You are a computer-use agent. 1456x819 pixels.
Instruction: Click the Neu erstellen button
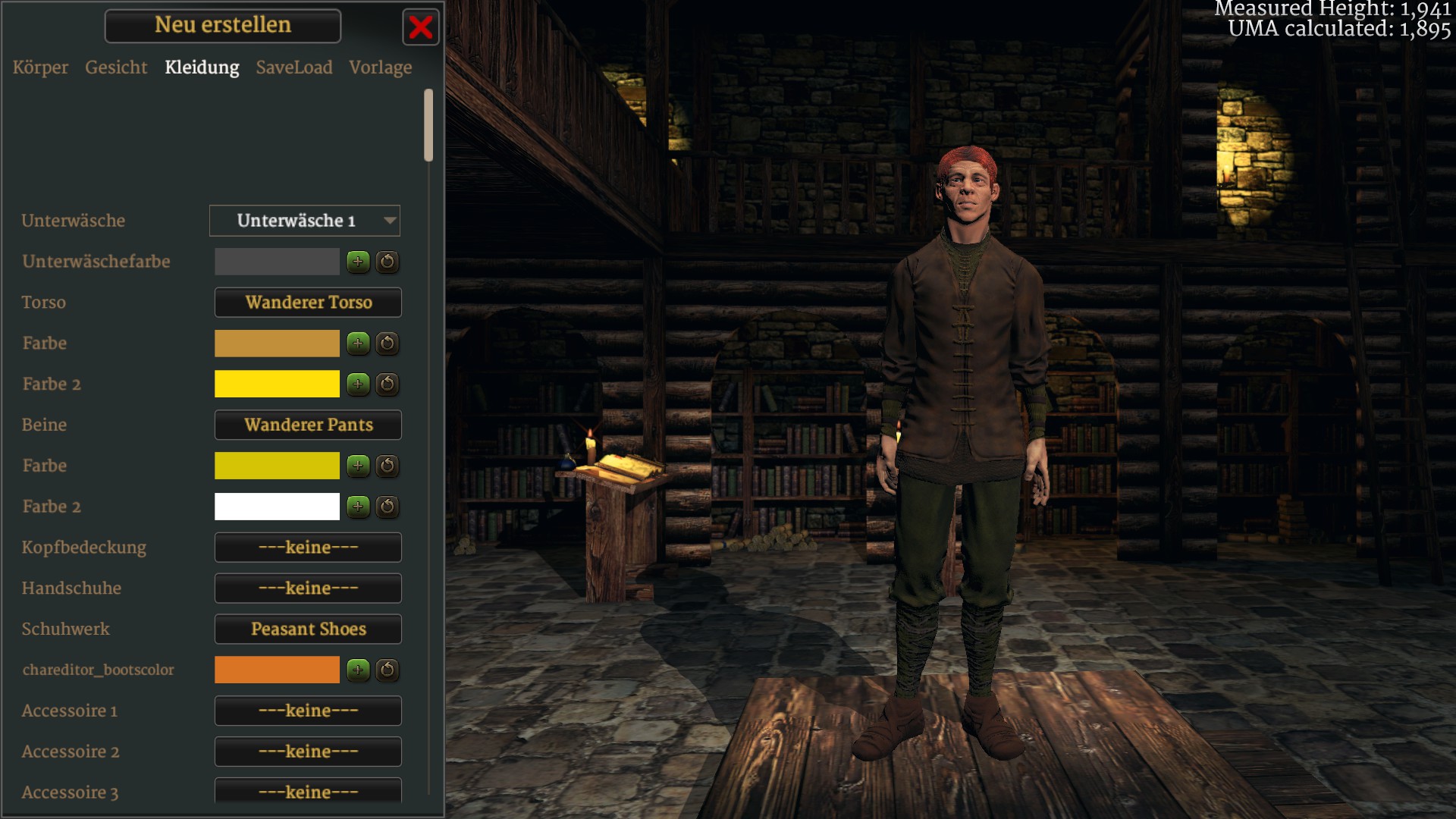coord(222,26)
